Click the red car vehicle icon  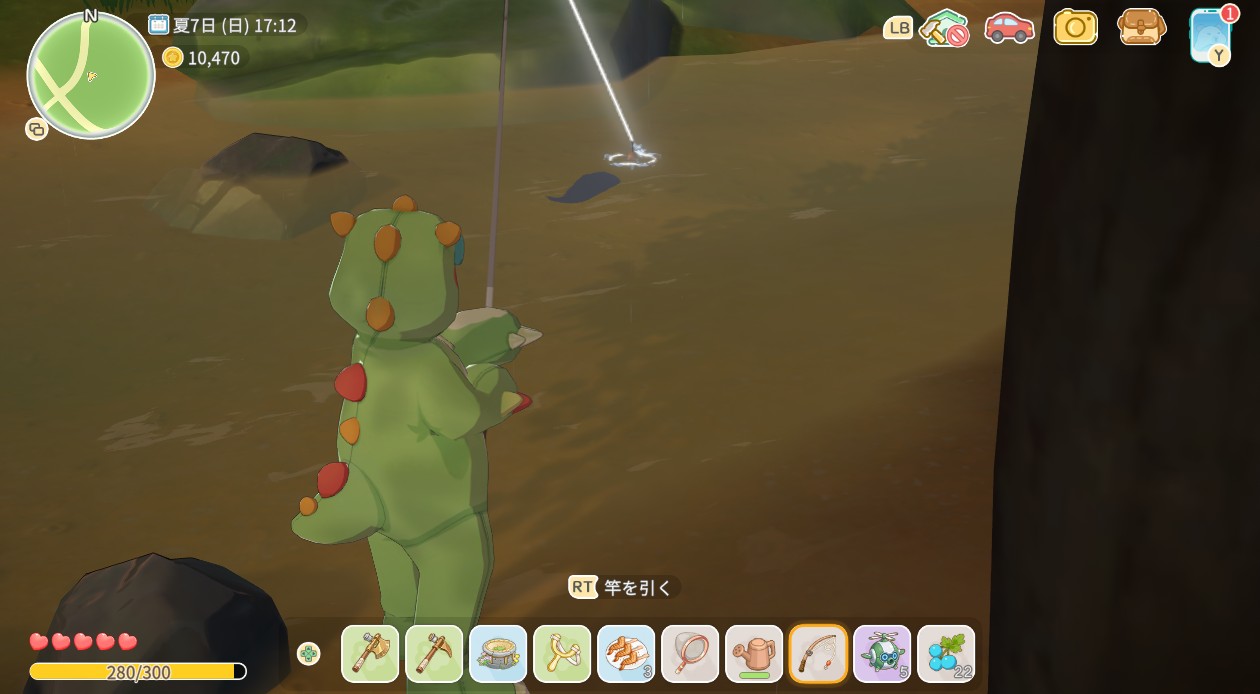point(1009,27)
